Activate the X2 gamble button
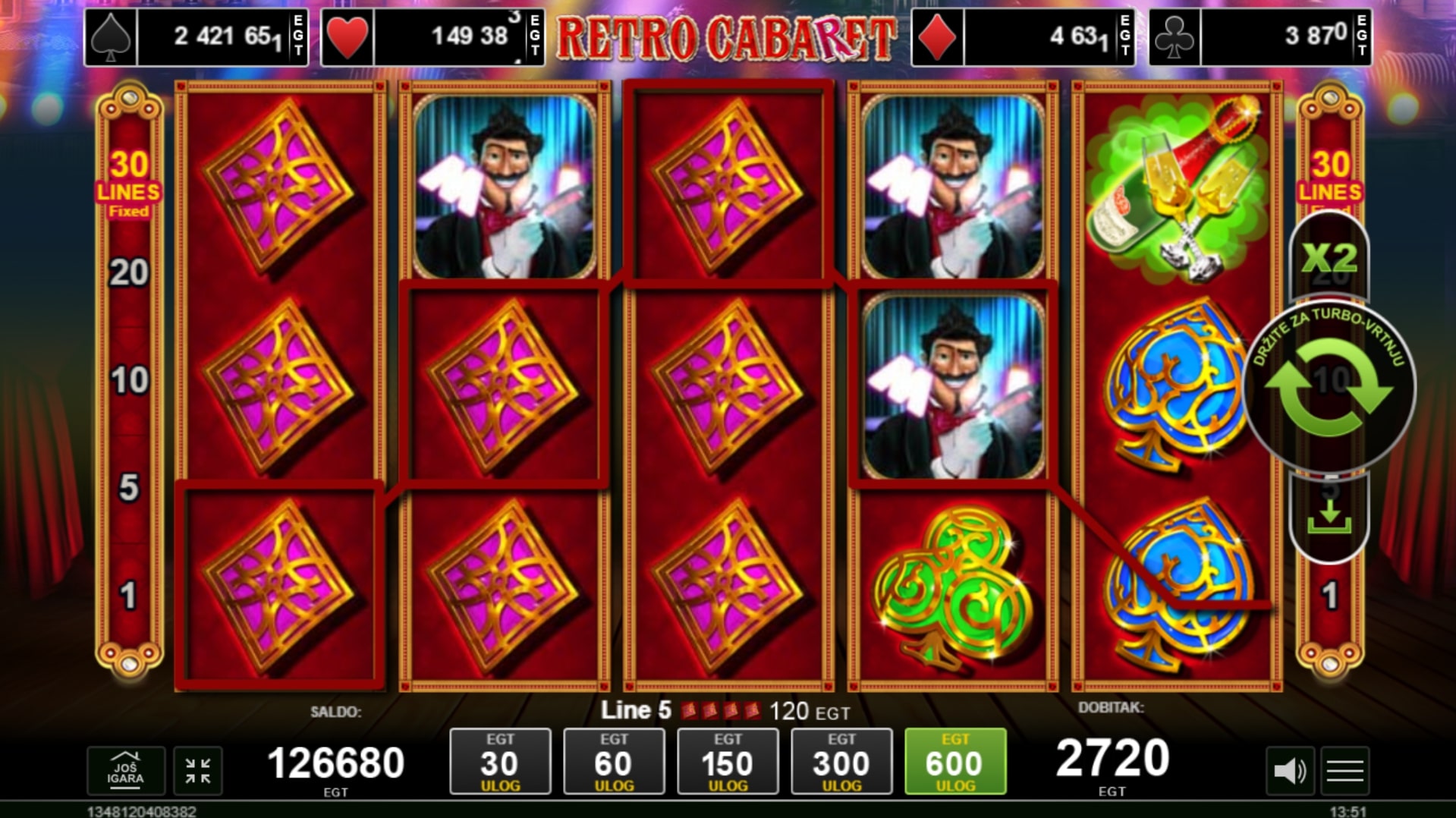The image size is (1456, 818). point(1329,258)
